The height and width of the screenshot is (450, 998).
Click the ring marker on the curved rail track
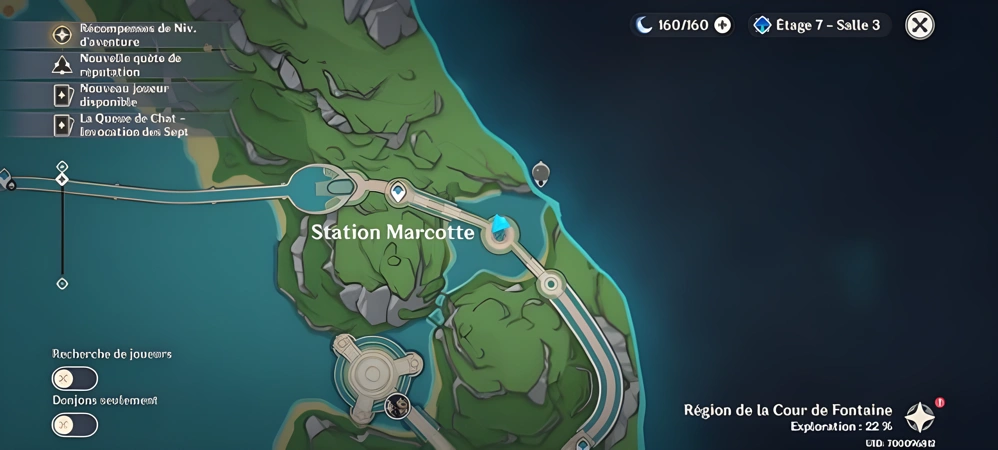pyautogui.click(x=549, y=284)
